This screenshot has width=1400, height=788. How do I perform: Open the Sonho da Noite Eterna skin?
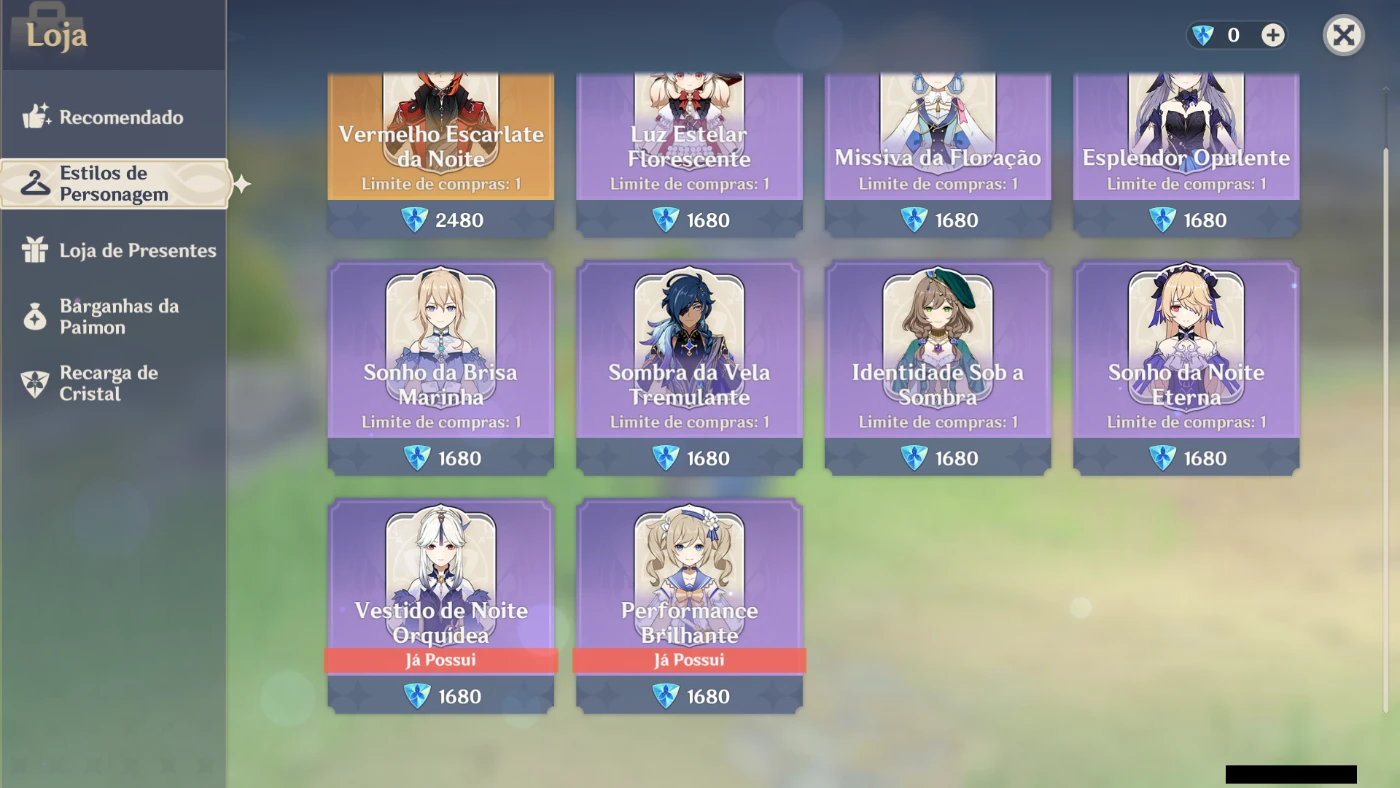(1185, 367)
